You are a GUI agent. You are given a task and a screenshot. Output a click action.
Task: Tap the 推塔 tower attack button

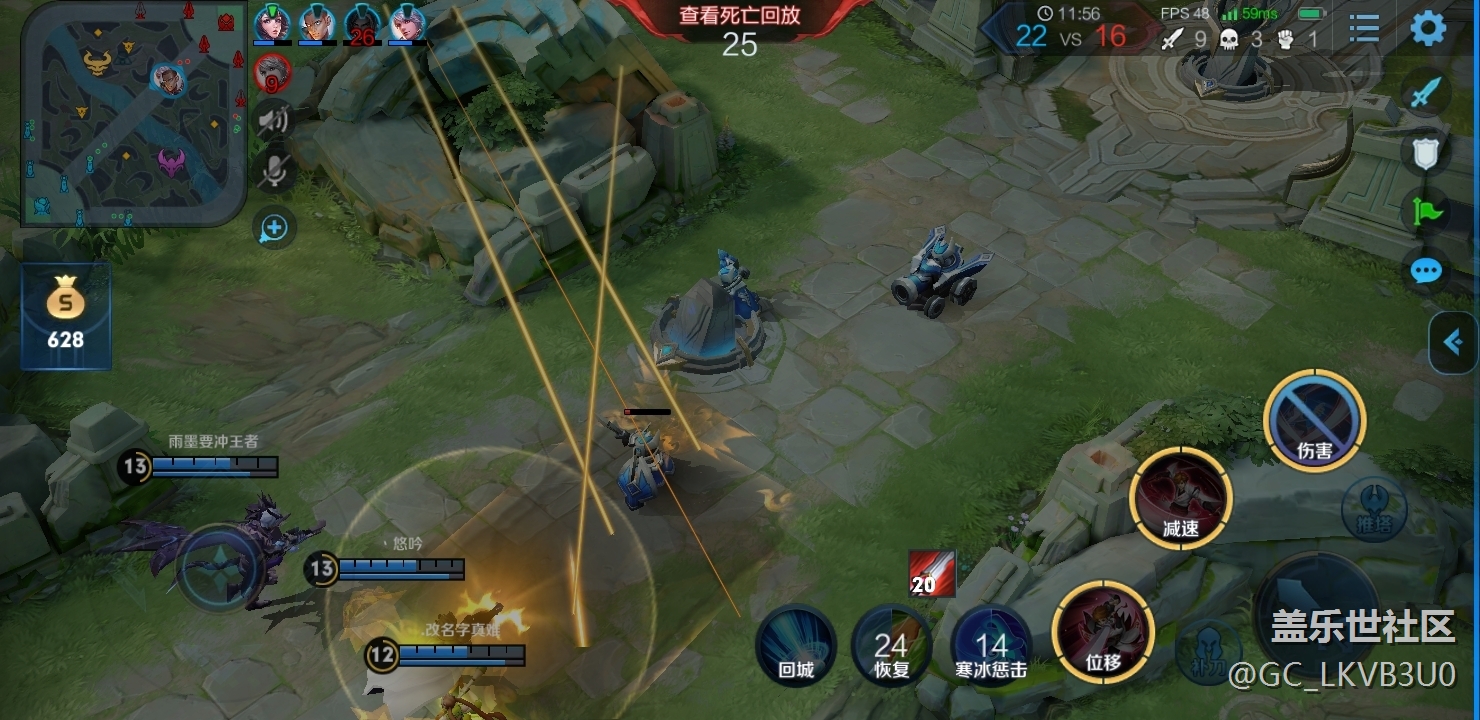[1374, 511]
